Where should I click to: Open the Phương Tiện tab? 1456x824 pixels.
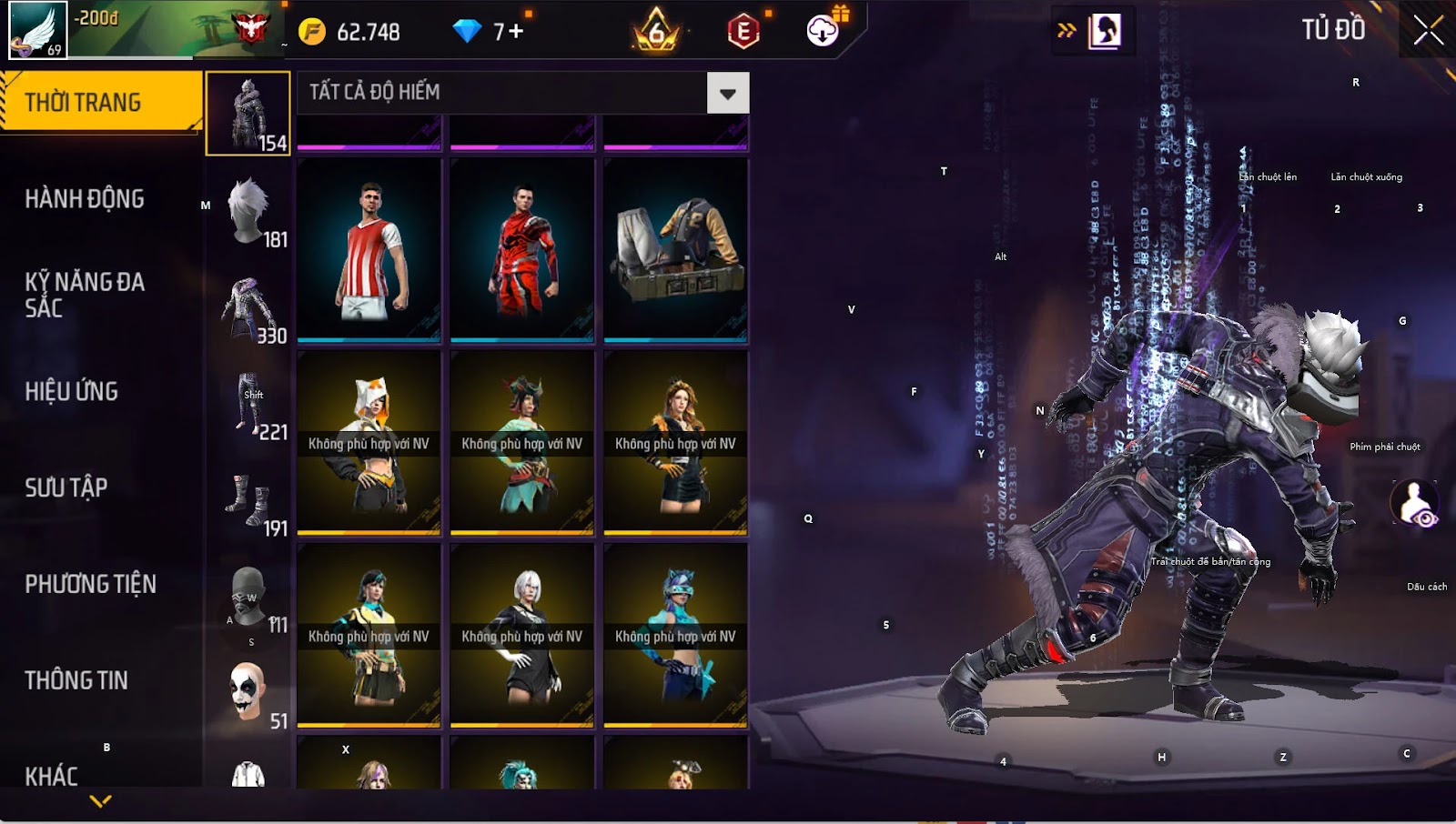click(91, 584)
